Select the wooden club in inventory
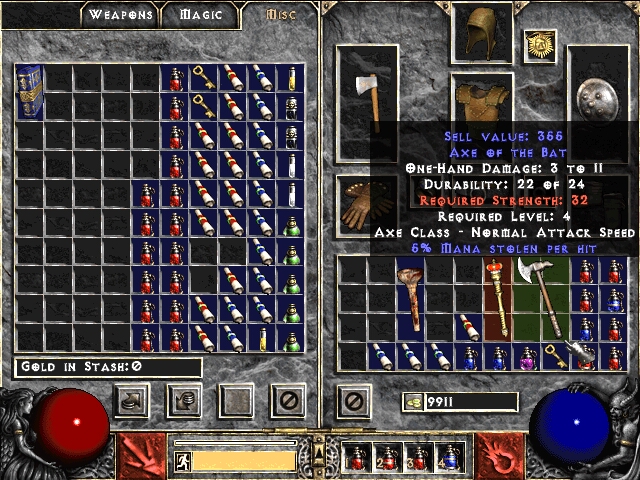Viewport: 640px width, 480px height. [x=410, y=298]
